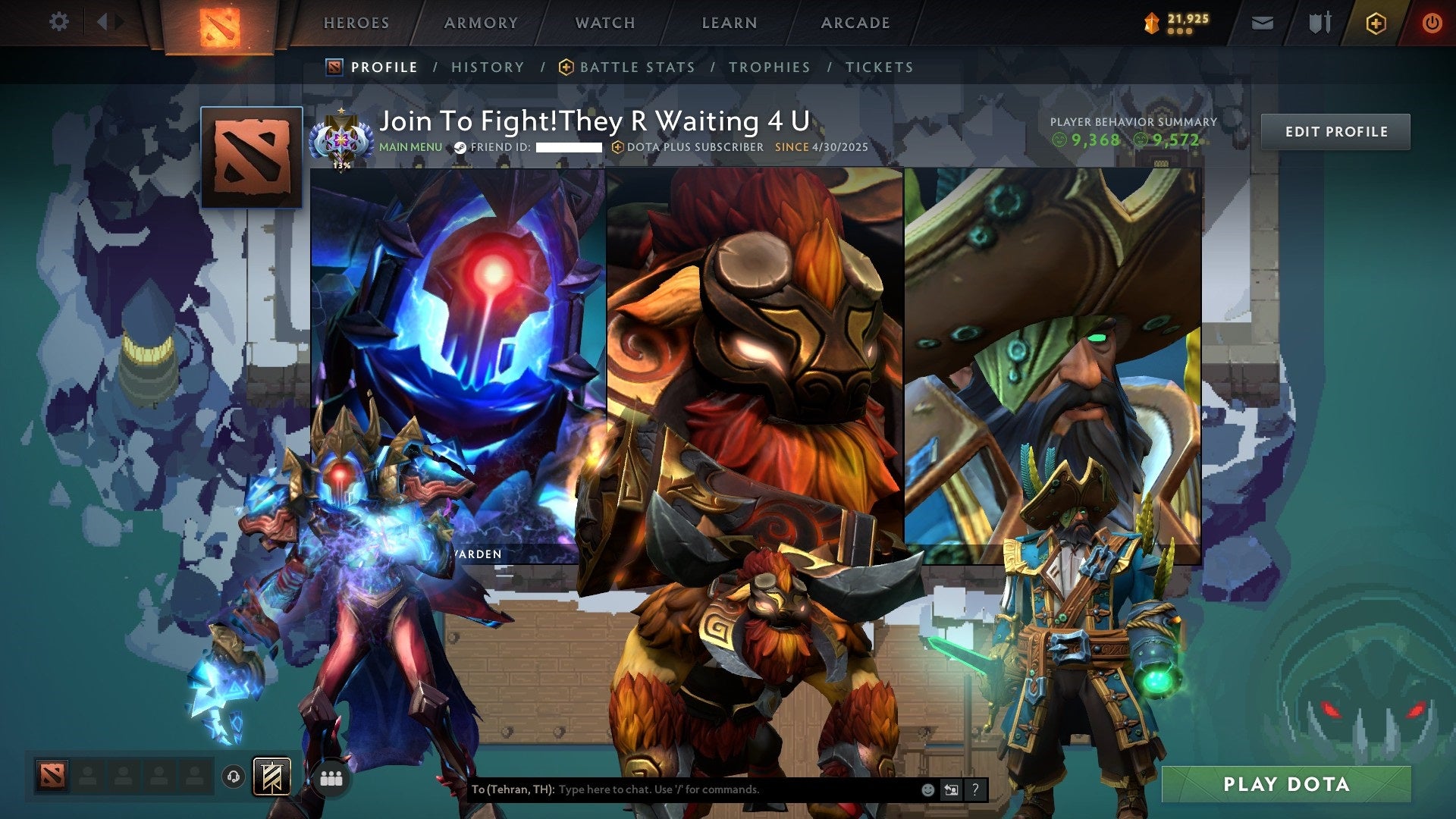Viewport: 1456px width, 819px height.
Task: Click the power/logout button
Action: [x=1432, y=23]
